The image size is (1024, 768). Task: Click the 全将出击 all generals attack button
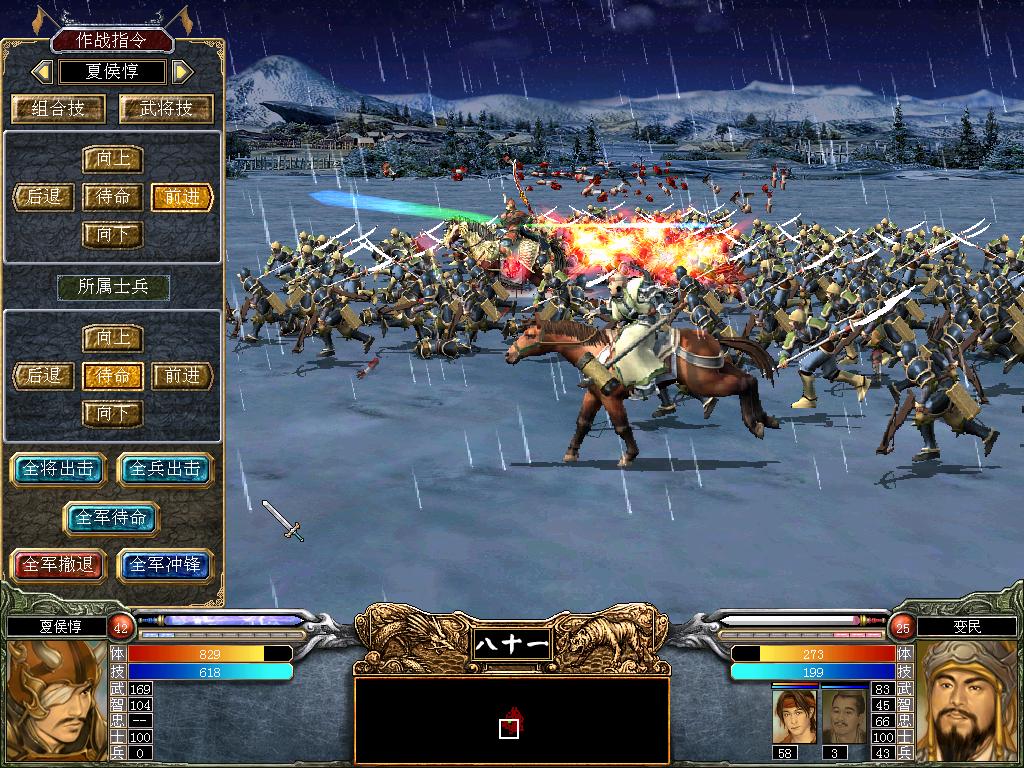(x=59, y=469)
